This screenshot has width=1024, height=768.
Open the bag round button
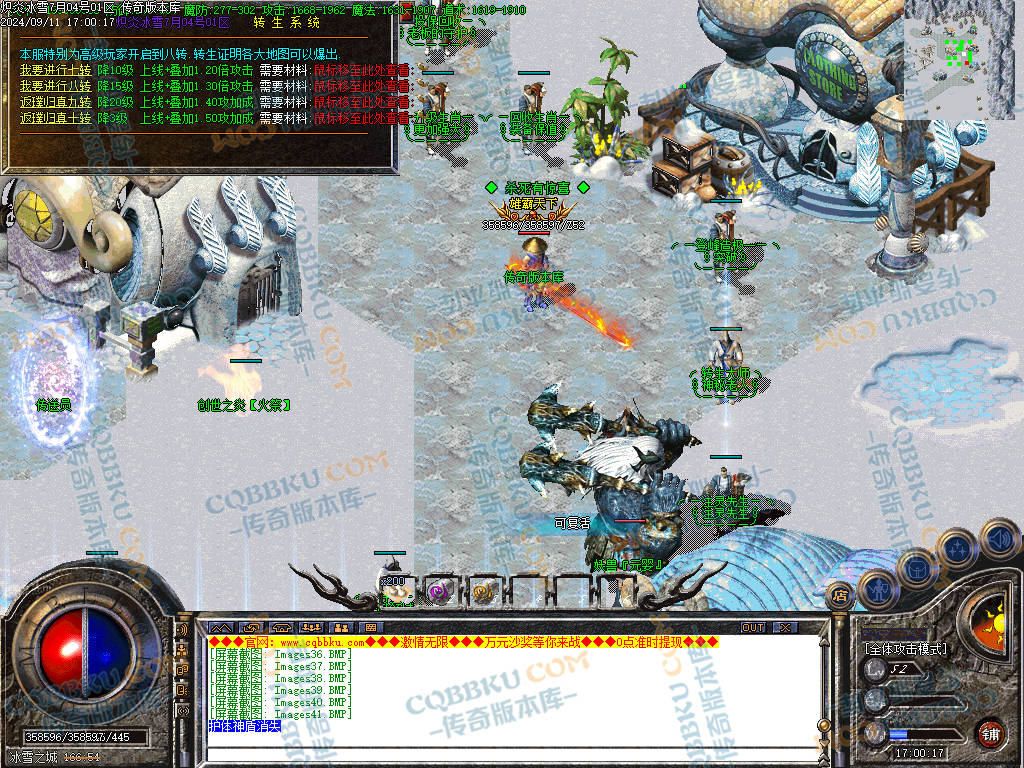916,568
